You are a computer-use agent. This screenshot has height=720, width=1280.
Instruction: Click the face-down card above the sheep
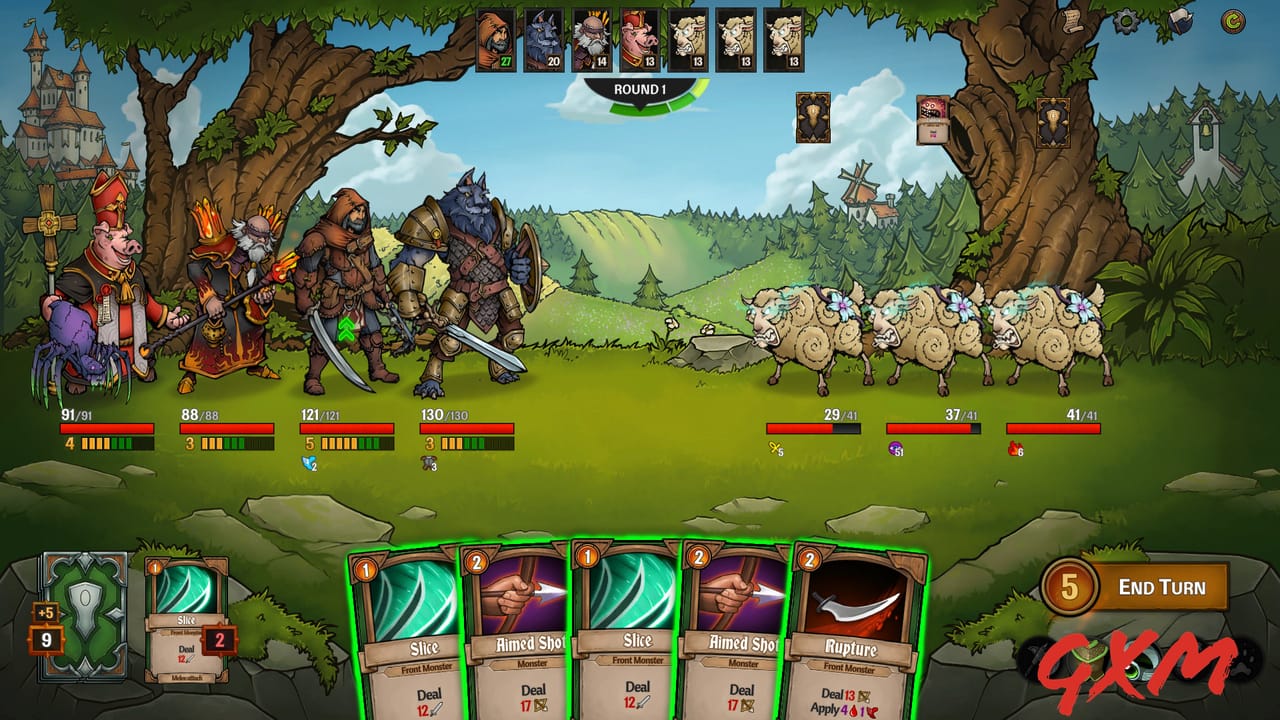click(813, 117)
